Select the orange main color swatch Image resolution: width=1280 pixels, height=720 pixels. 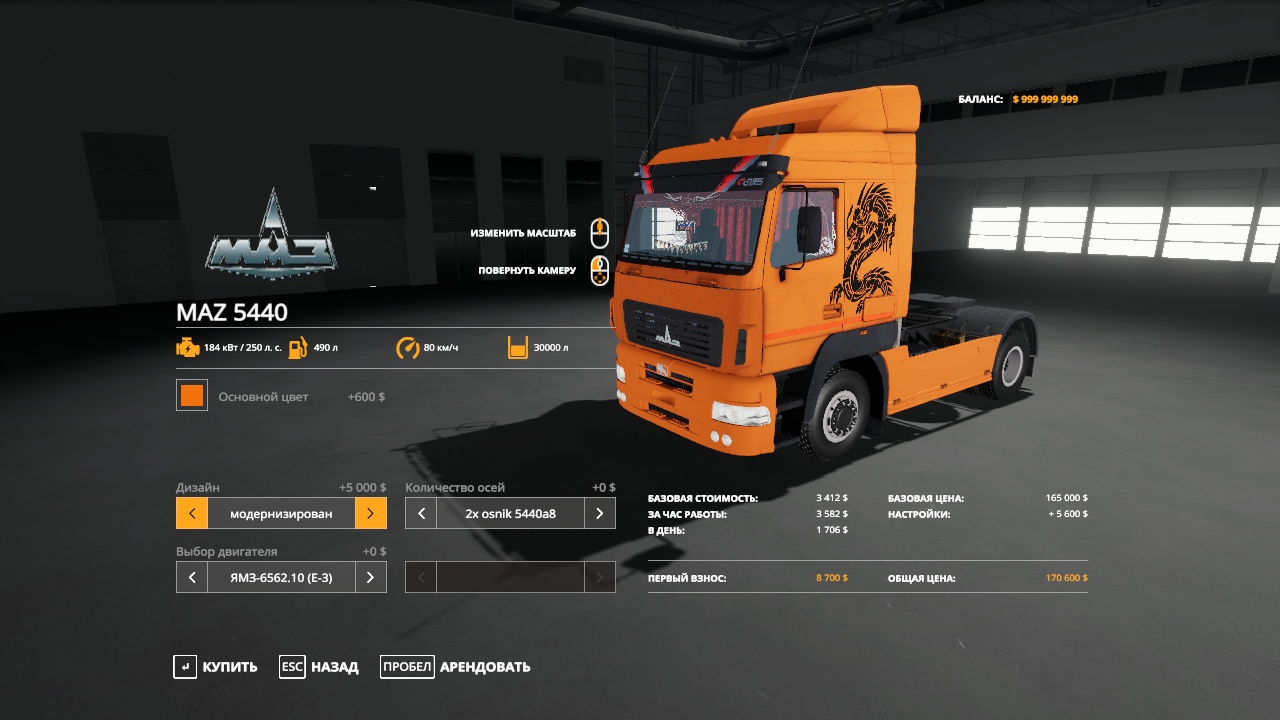click(192, 395)
